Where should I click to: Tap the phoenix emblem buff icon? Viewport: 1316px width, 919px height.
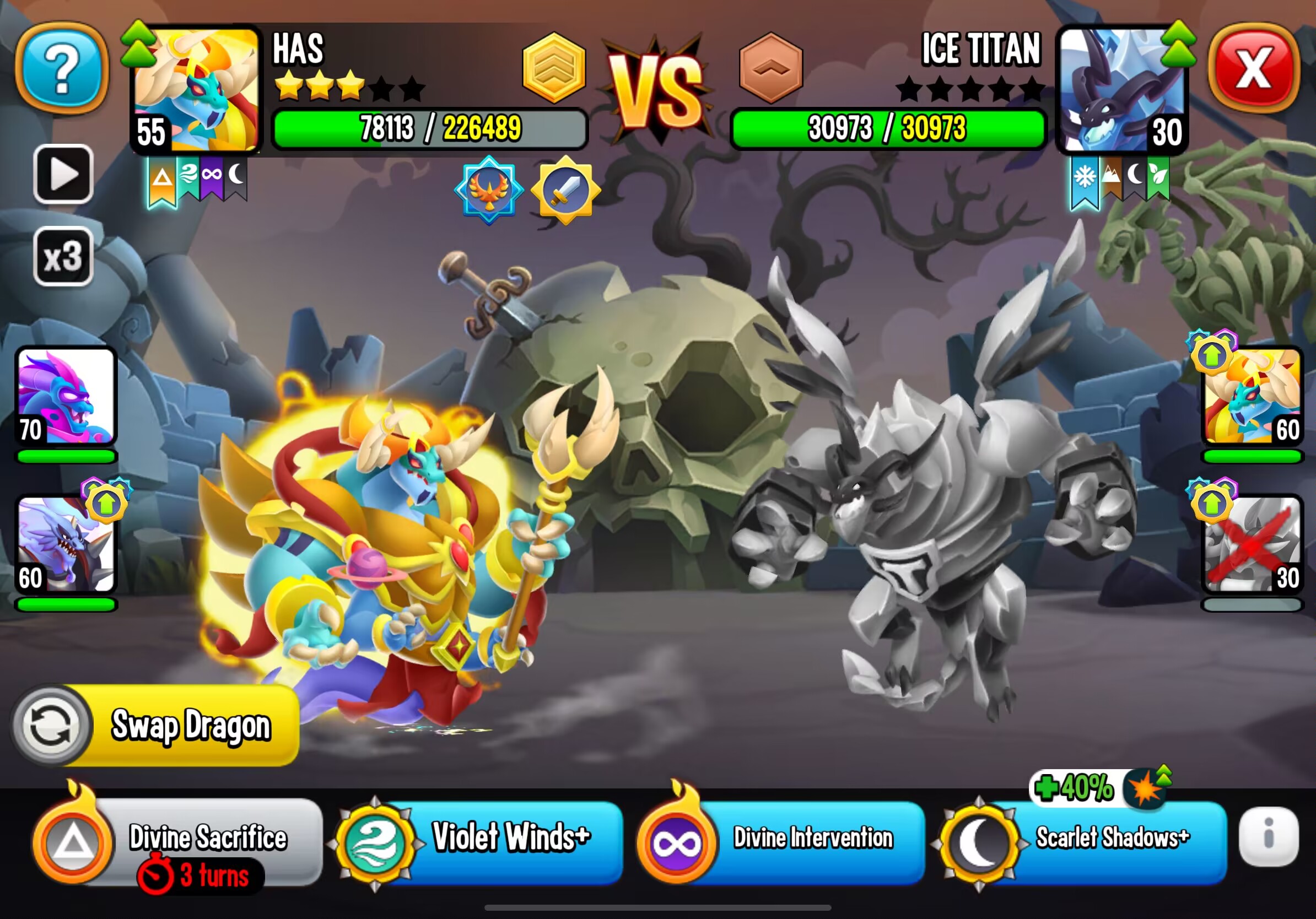coord(488,190)
